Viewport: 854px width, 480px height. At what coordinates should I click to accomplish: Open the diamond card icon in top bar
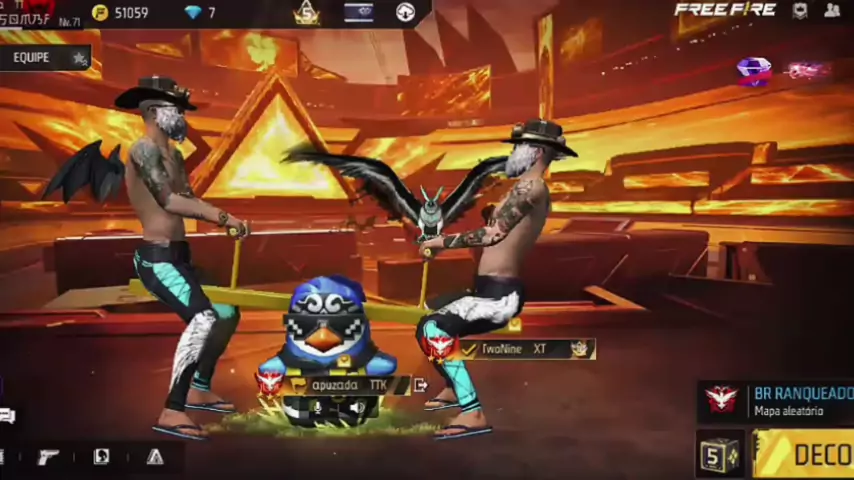point(358,13)
